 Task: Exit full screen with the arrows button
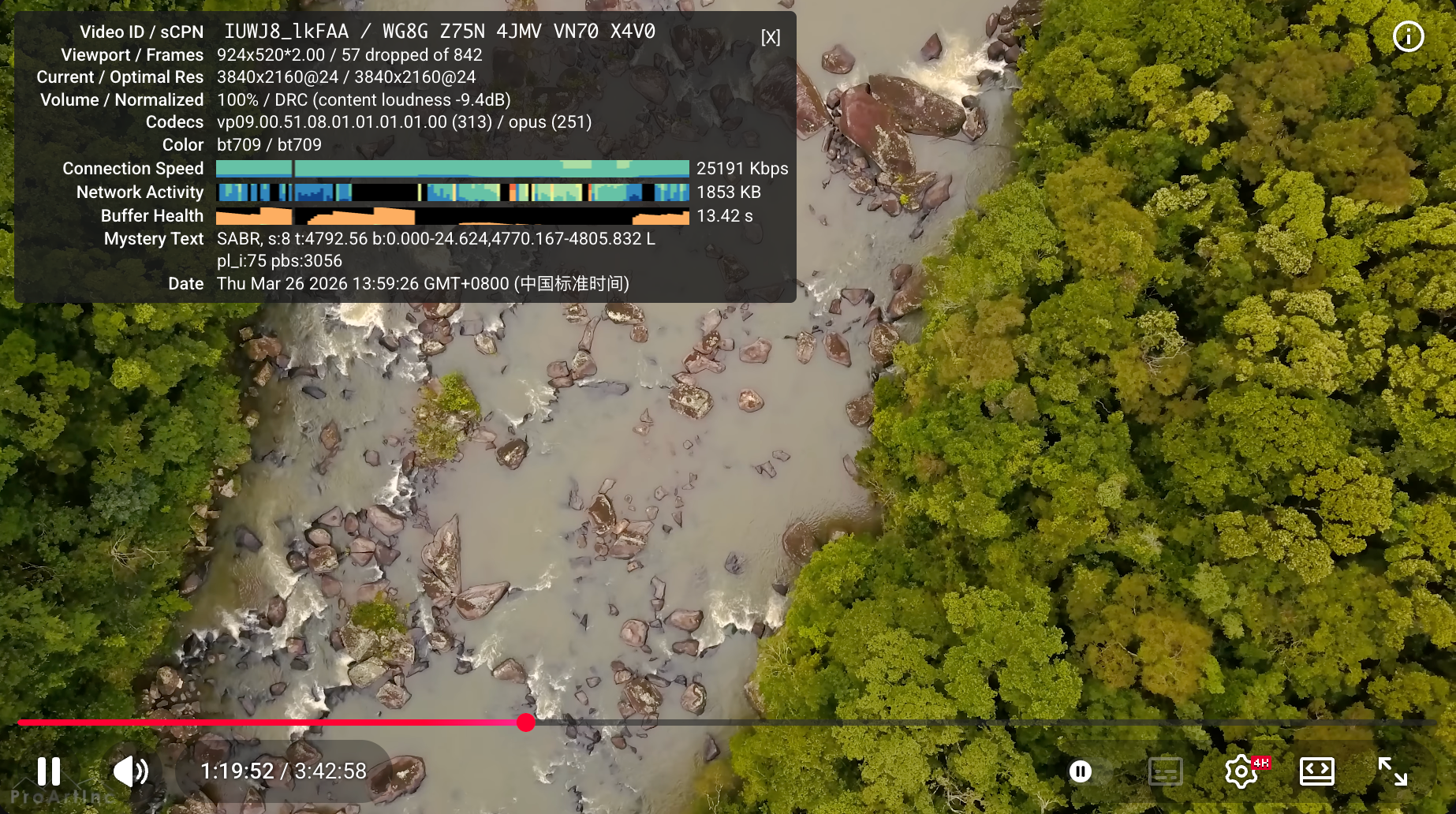coord(1392,771)
